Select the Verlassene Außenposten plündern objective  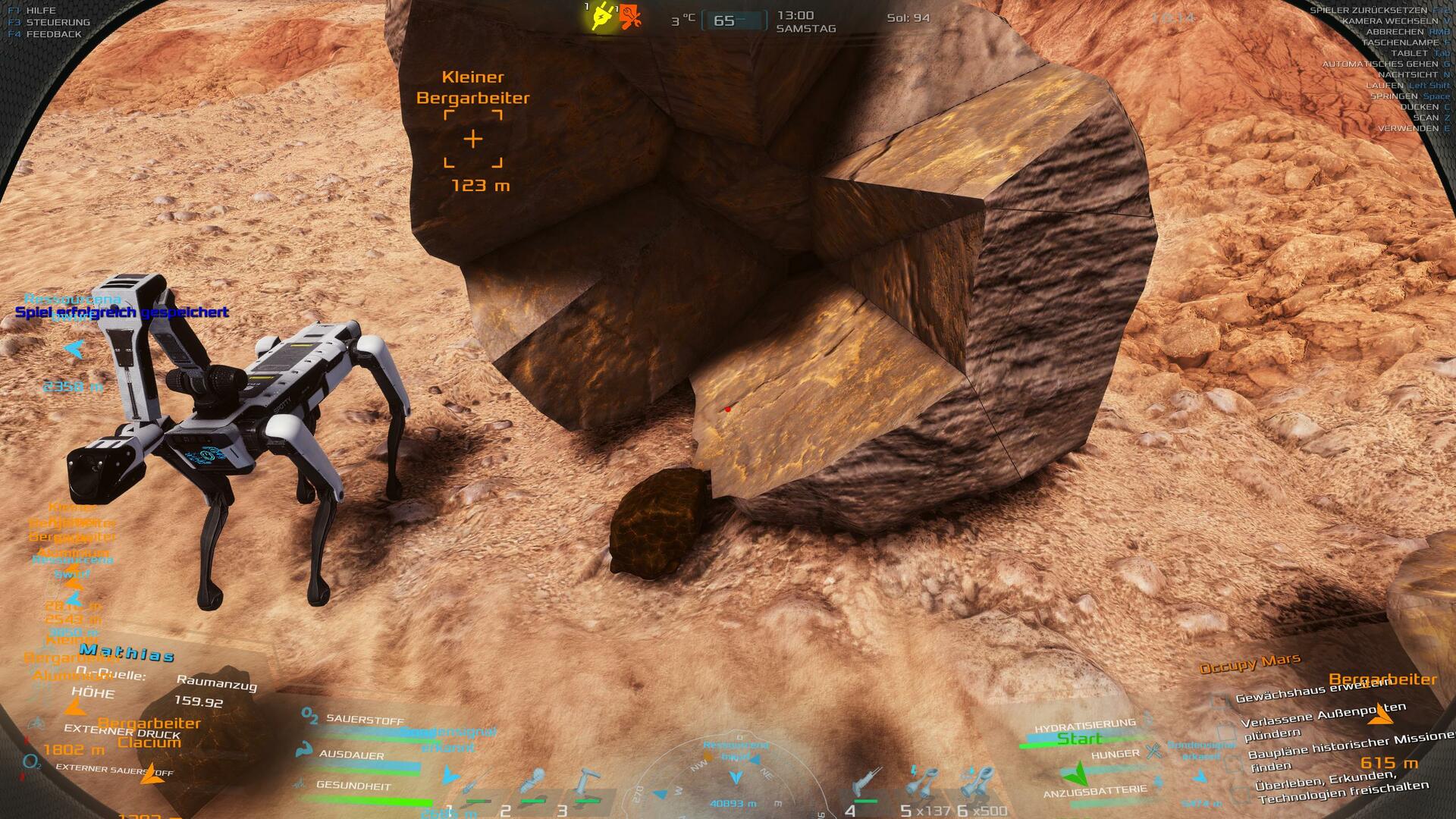(1323, 723)
